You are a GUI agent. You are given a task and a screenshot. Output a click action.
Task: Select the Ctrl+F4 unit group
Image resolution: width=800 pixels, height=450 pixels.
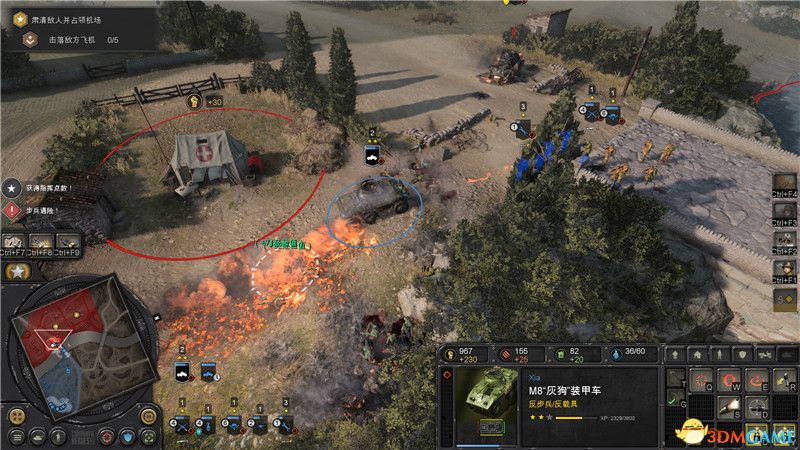[786, 185]
